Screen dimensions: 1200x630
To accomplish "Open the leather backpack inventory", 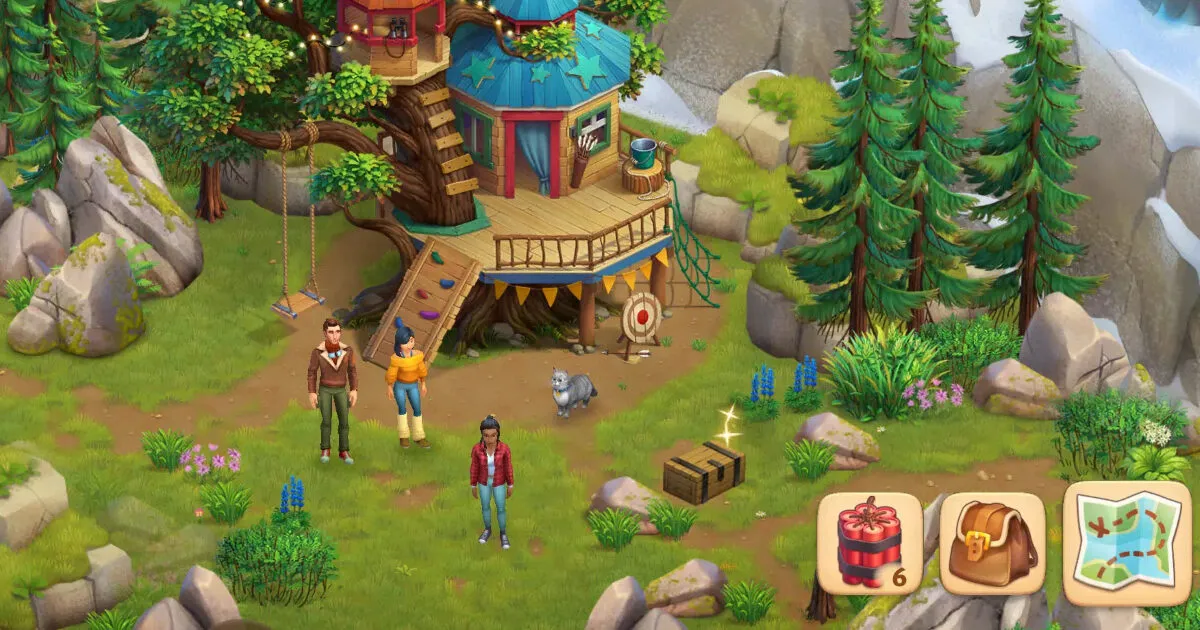I will [992, 543].
